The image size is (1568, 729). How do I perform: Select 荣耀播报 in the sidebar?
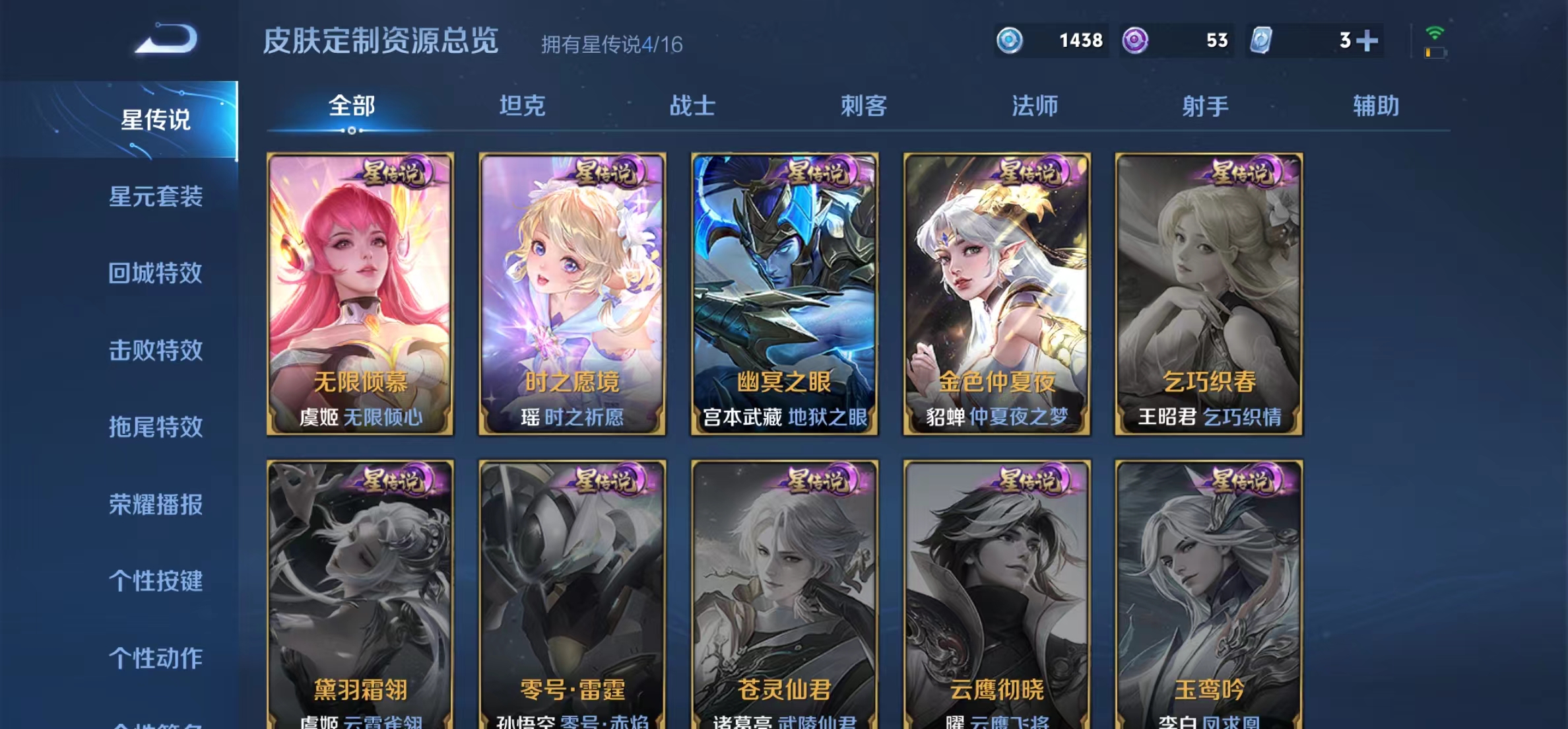(156, 504)
